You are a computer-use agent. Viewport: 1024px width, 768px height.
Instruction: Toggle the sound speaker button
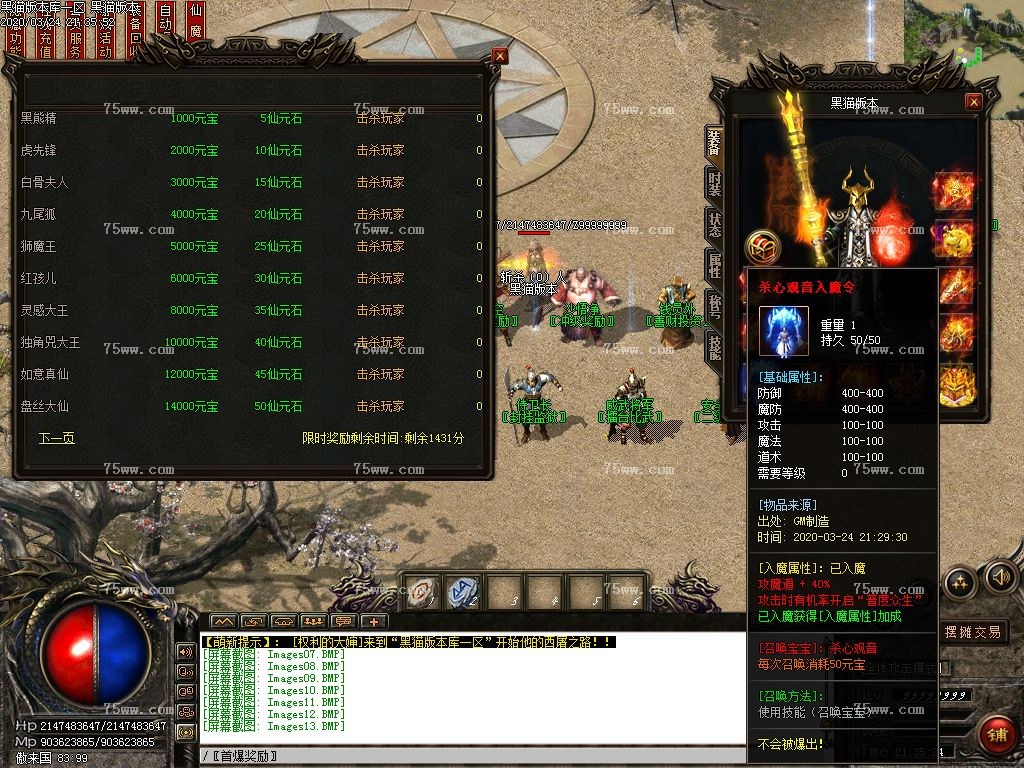point(1000,576)
